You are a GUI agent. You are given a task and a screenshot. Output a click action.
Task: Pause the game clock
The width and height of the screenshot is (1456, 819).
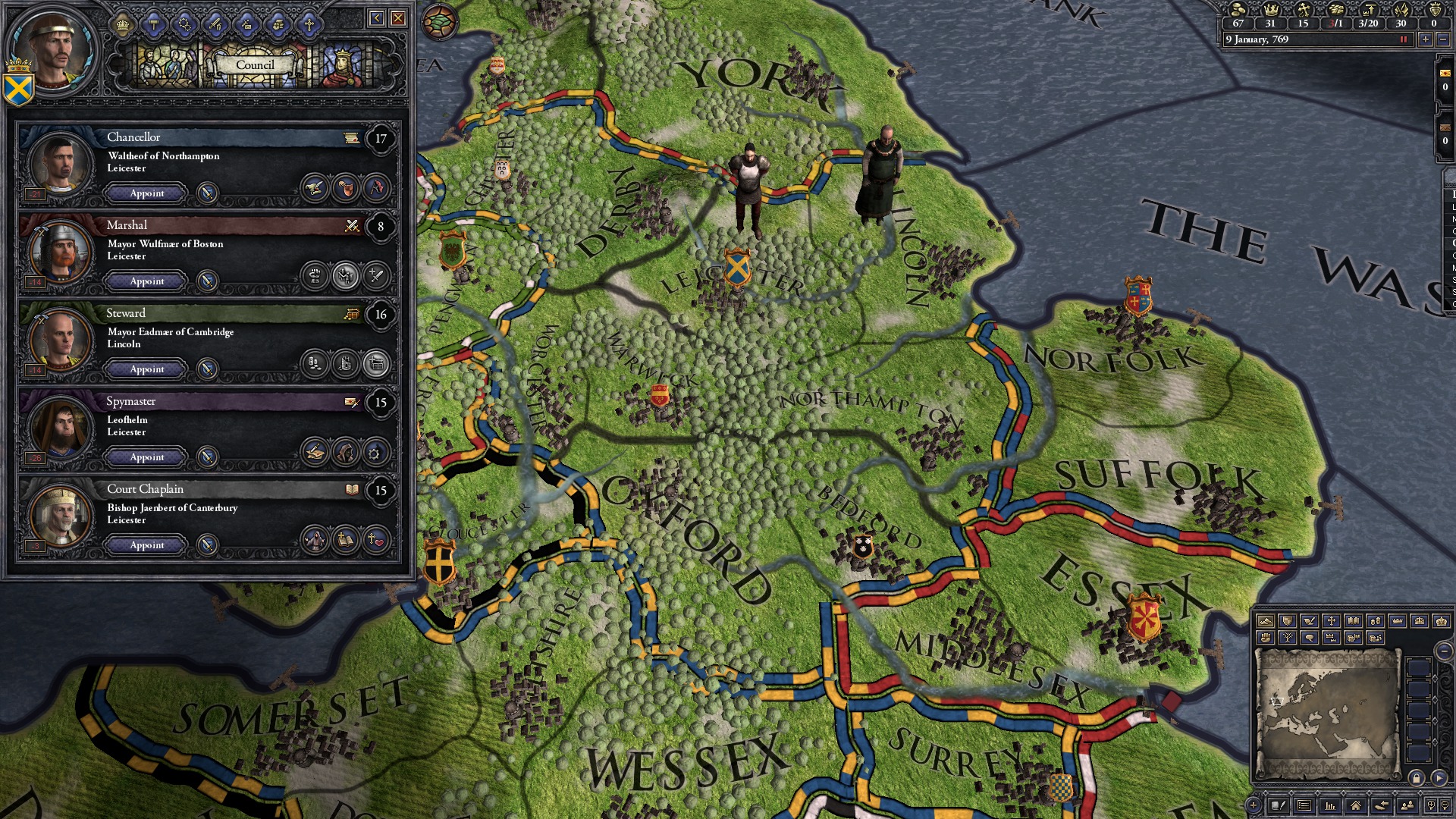click(x=1404, y=39)
